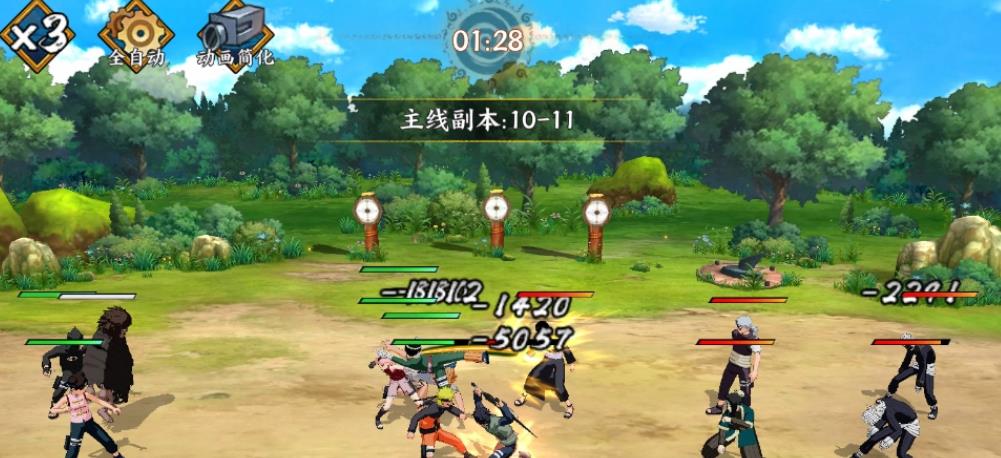
Task: Toggle the 动画简化 camera animation option
Action: 235,33
